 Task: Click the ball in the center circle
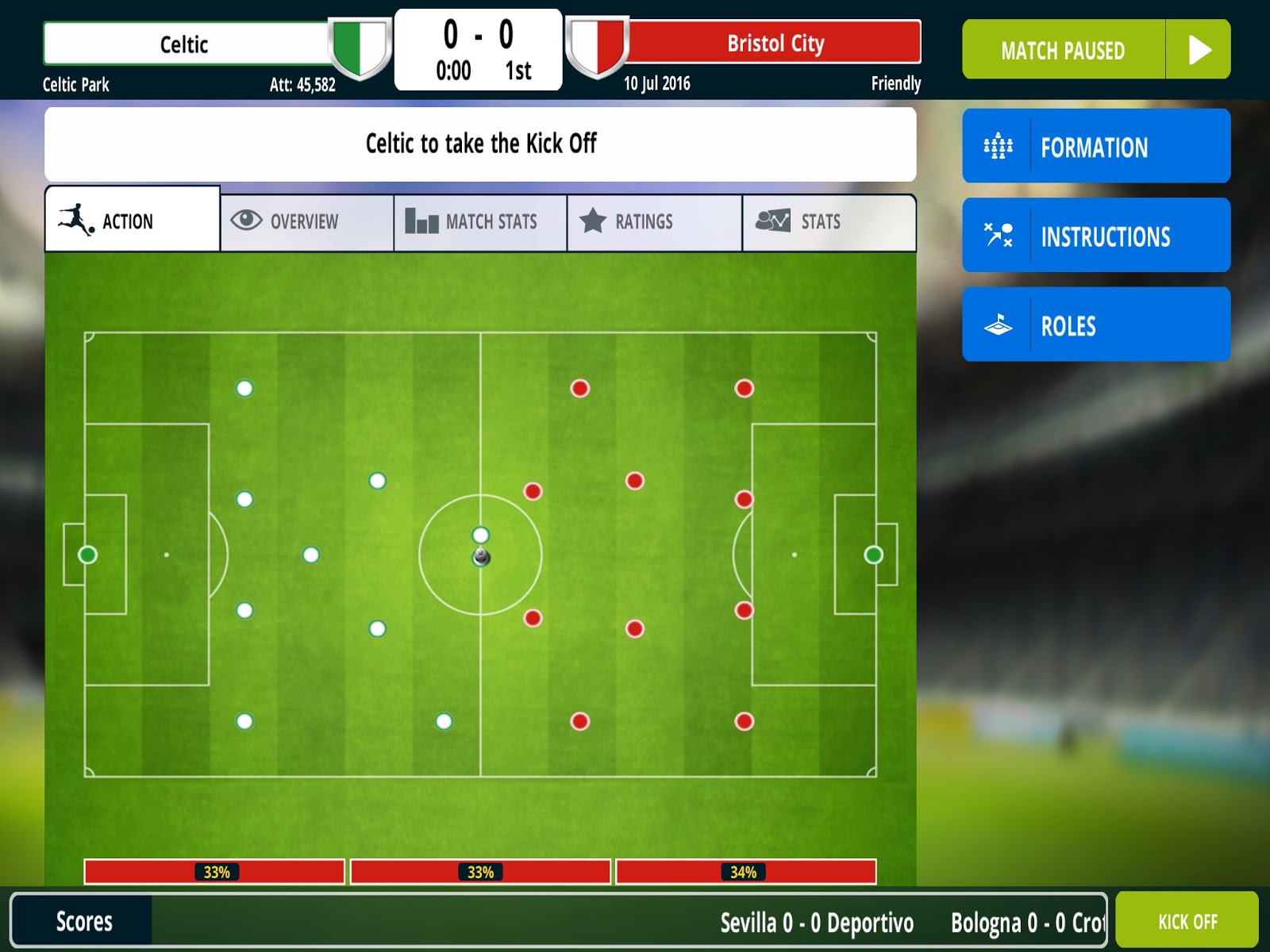click(480, 558)
